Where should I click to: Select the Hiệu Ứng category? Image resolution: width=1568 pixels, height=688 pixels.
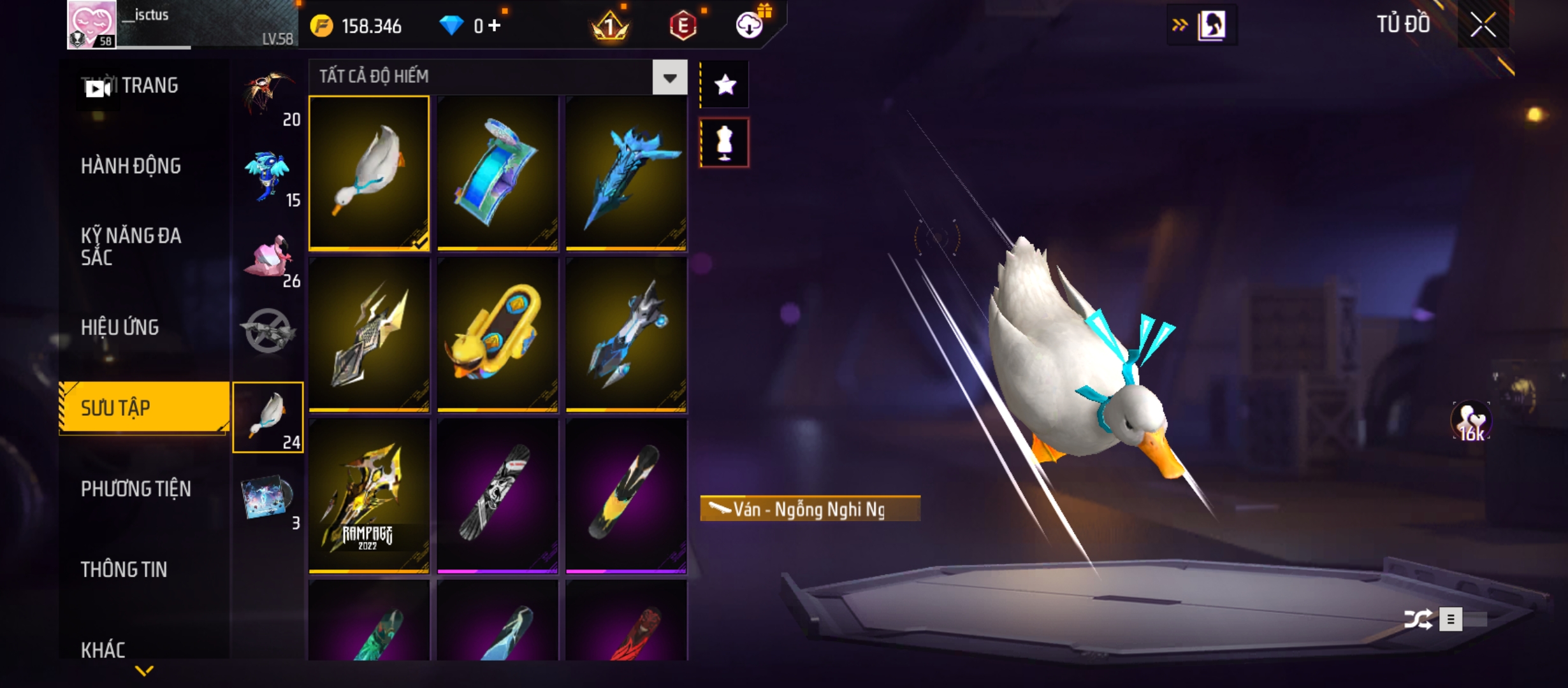click(x=120, y=327)
